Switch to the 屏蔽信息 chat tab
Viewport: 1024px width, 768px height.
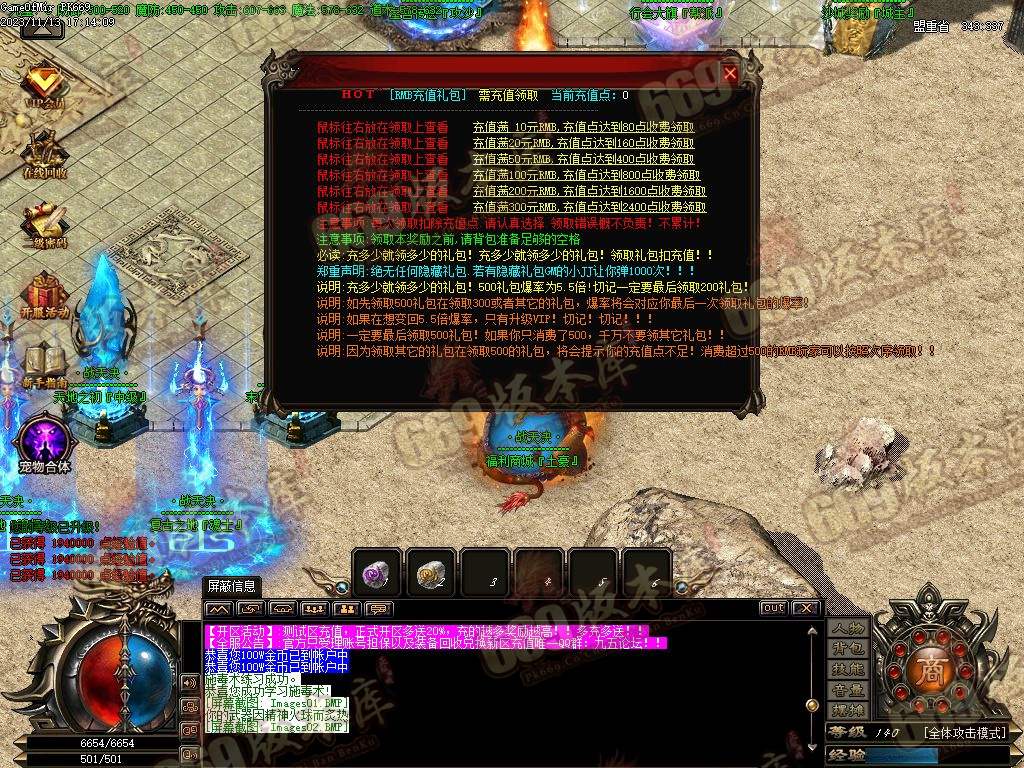pyautogui.click(x=231, y=586)
